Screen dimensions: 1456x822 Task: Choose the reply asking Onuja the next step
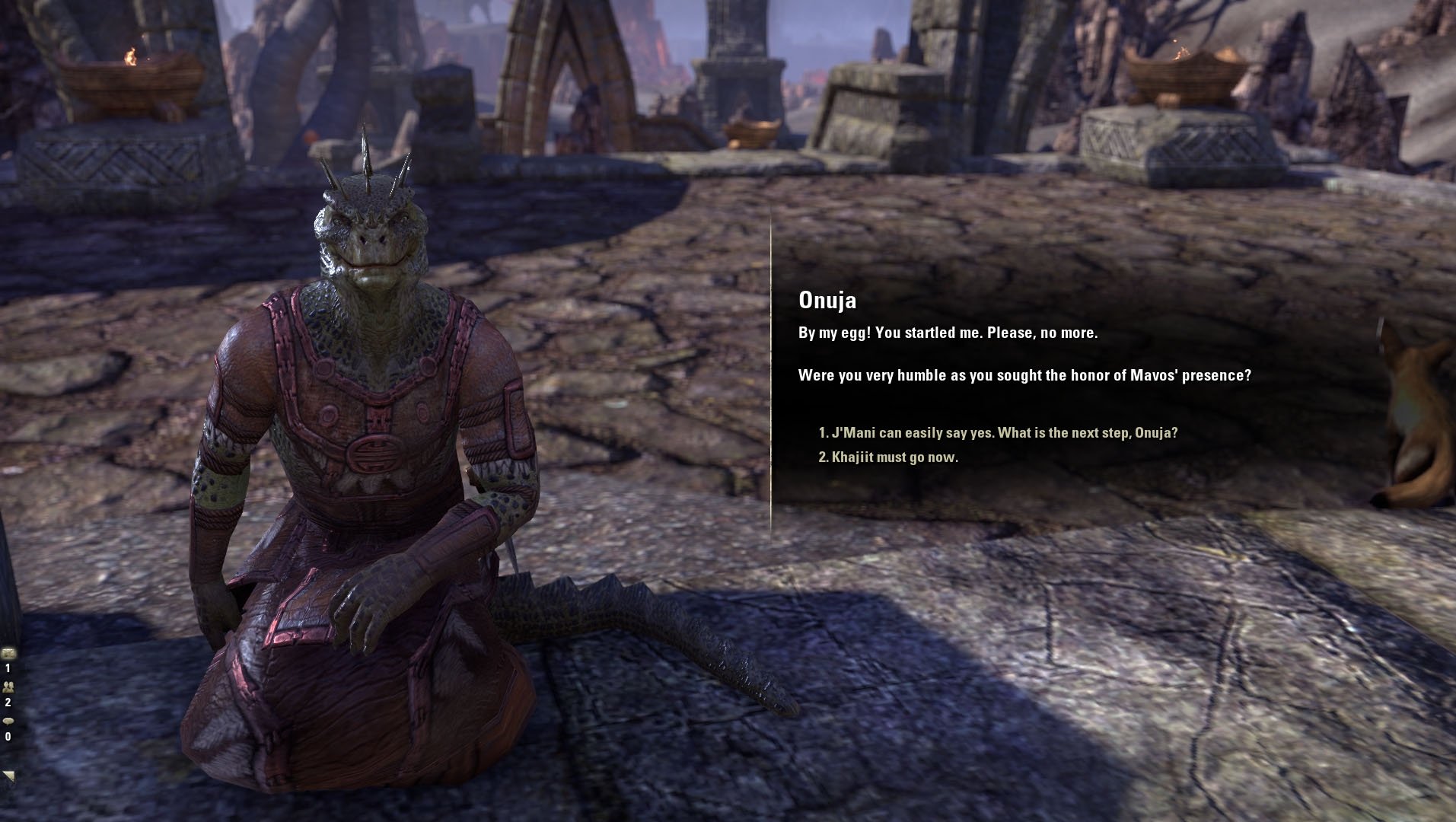point(997,433)
